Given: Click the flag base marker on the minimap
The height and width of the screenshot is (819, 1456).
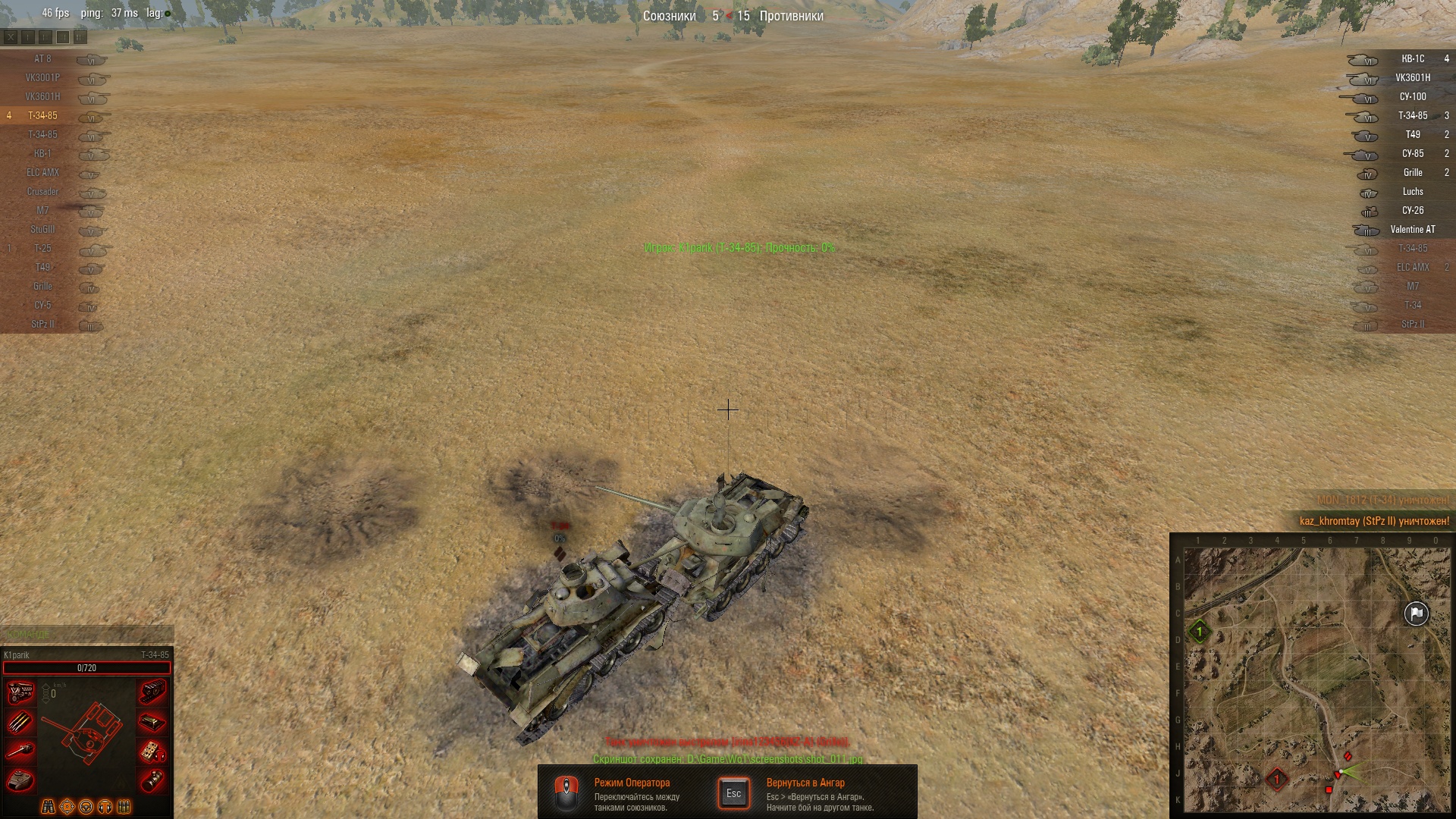Looking at the screenshot, I should pos(1416,613).
